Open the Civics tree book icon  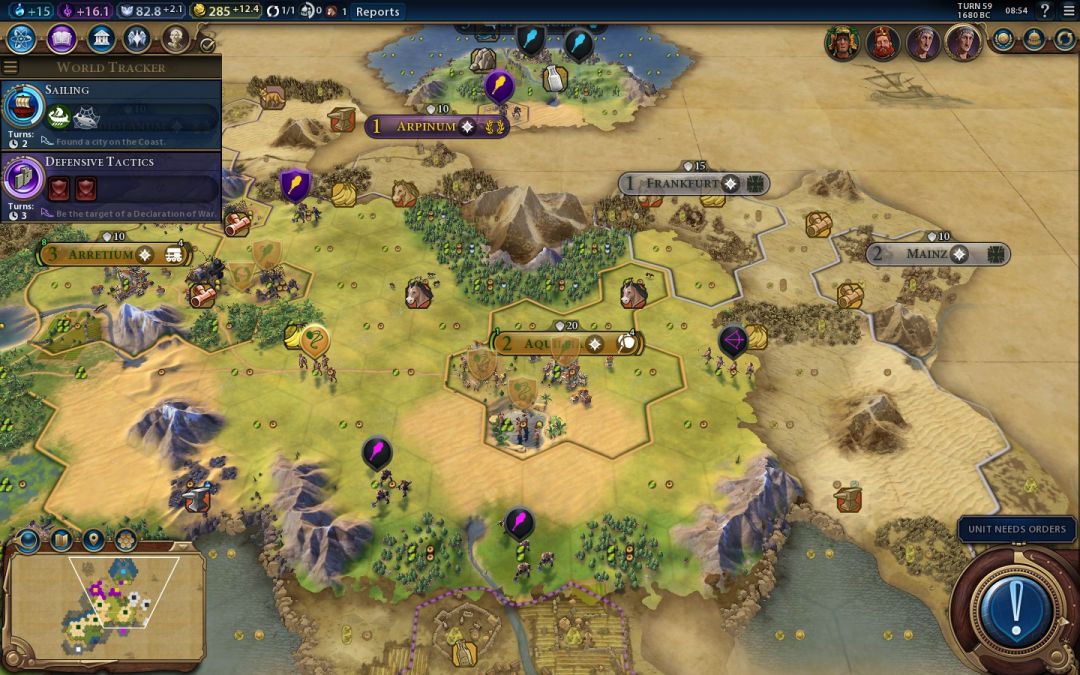coord(61,39)
